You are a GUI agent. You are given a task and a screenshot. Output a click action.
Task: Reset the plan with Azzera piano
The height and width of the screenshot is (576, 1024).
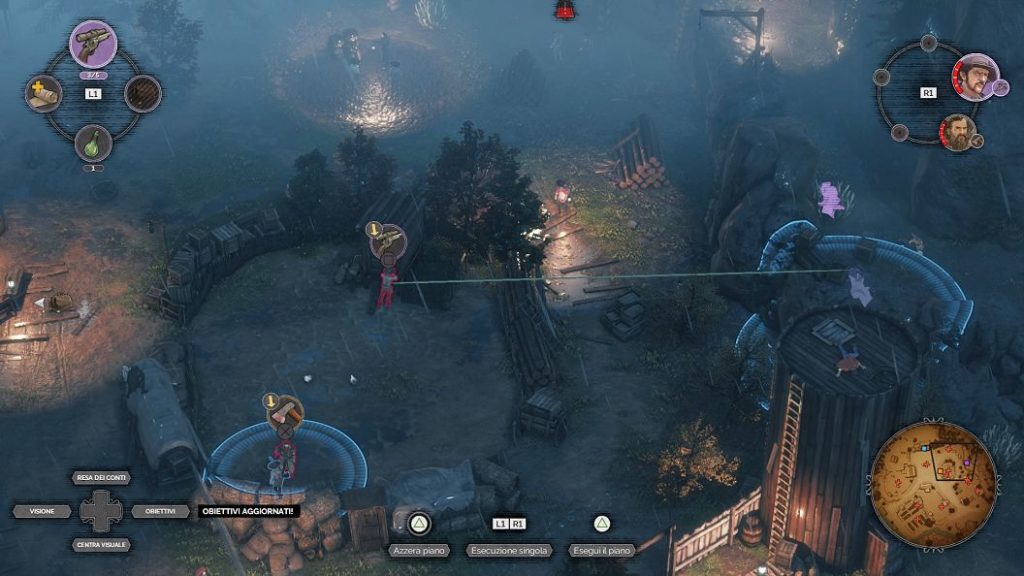click(418, 550)
